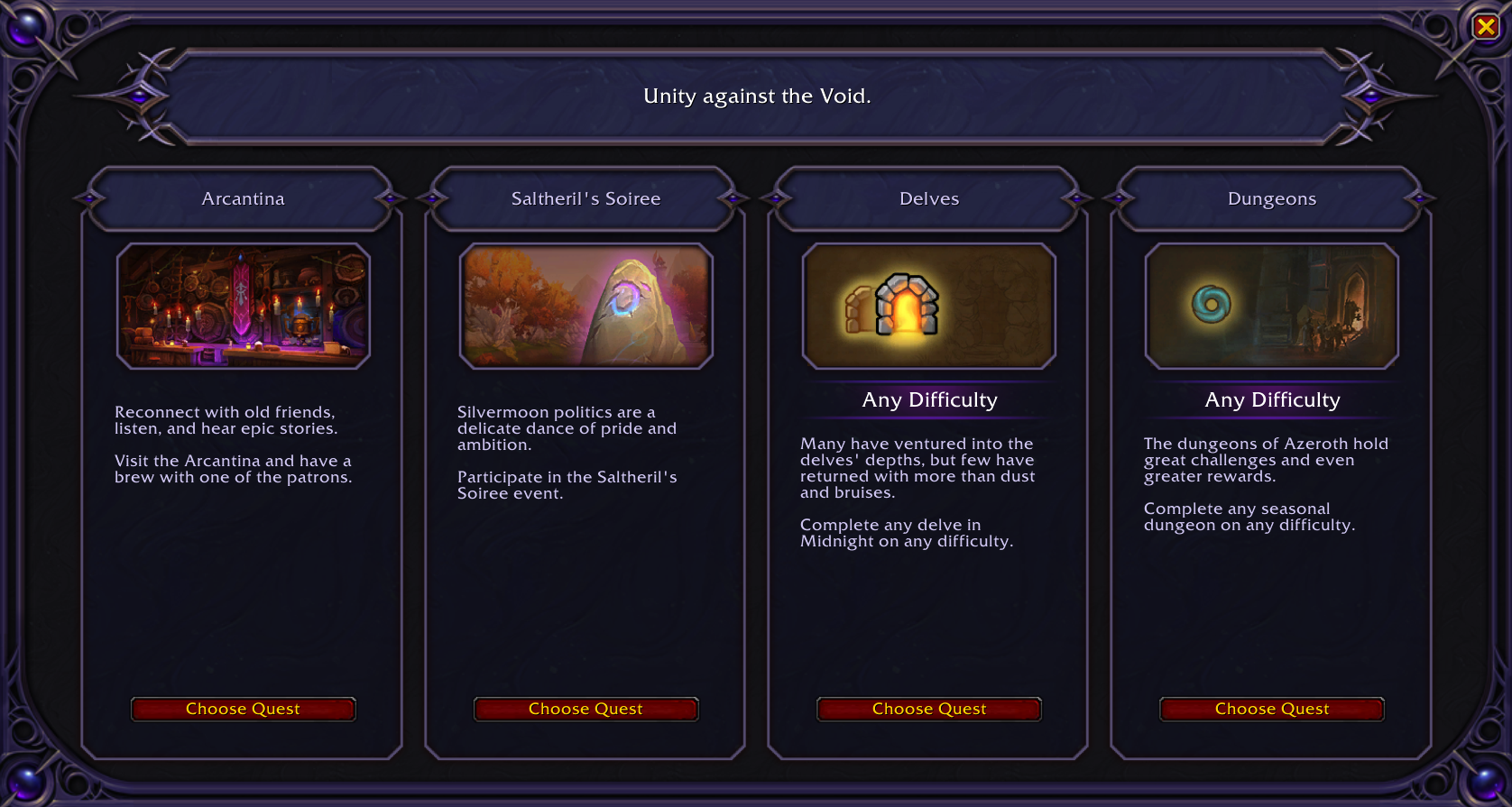
Task: Click the glowing Sunwell stone artwork for Saltheril's Soiree
Action: point(585,306)
